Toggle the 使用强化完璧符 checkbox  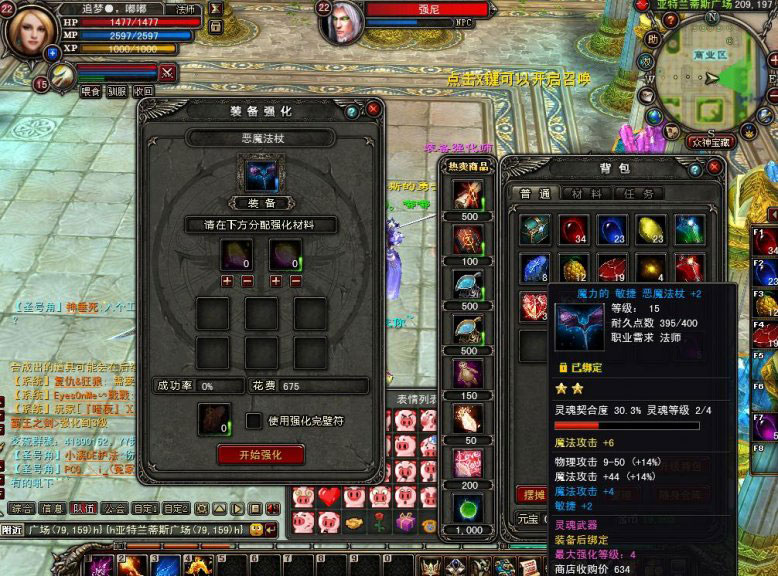tap(254, 421)
